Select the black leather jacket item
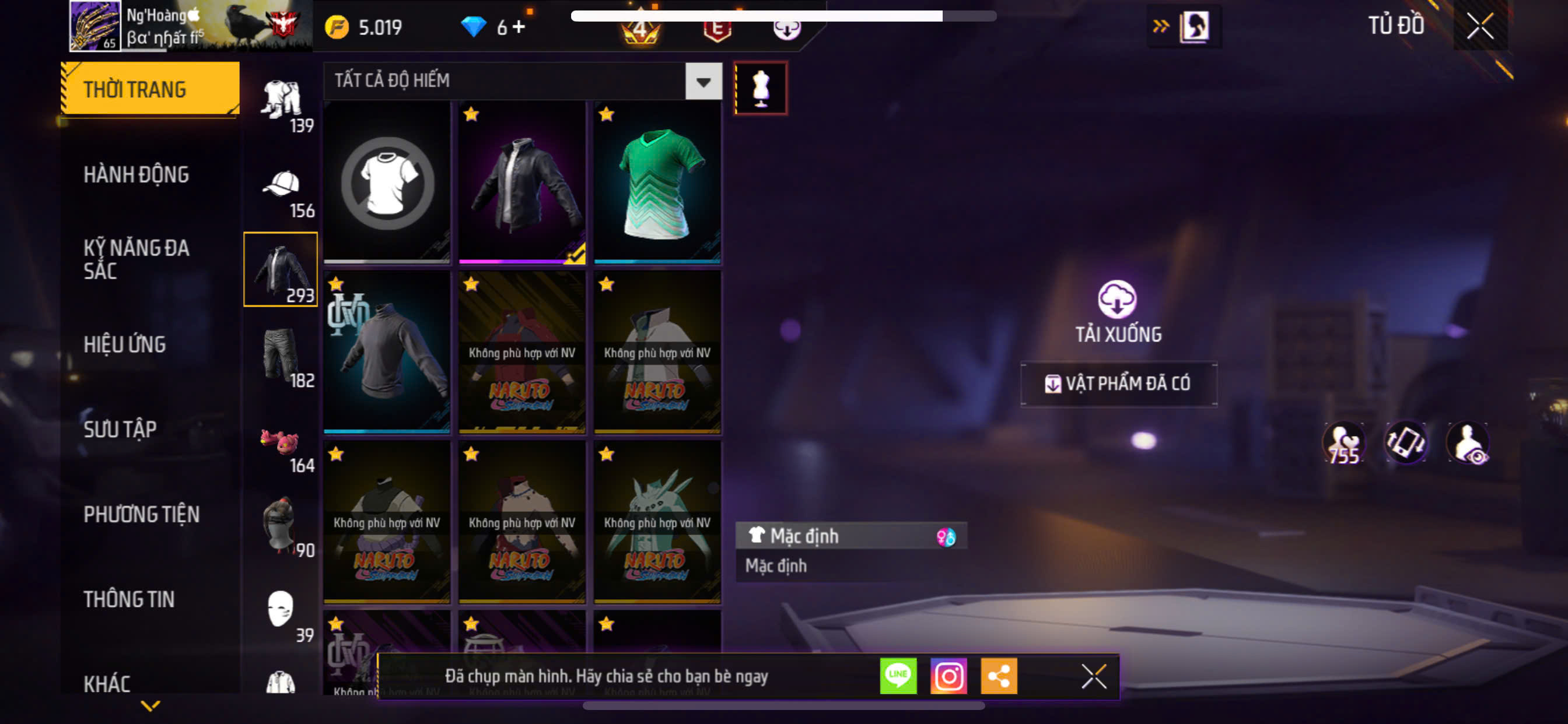Screen dimensions: 1568x724 coord(521,182)
